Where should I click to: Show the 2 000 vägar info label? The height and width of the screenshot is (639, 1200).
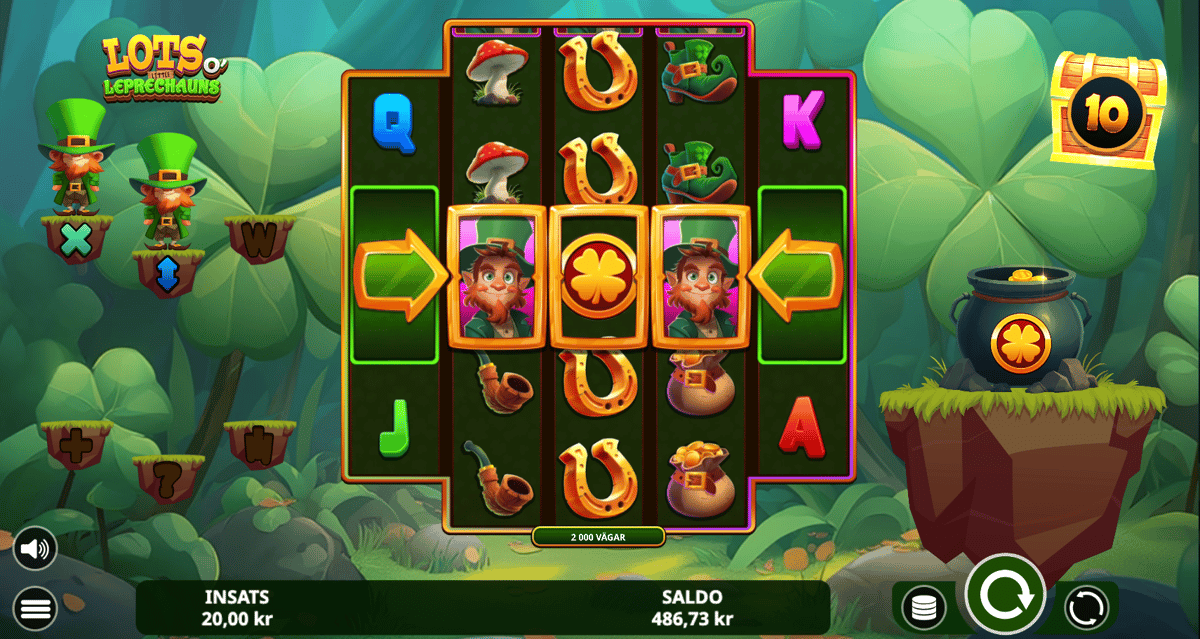pos(598,537)
